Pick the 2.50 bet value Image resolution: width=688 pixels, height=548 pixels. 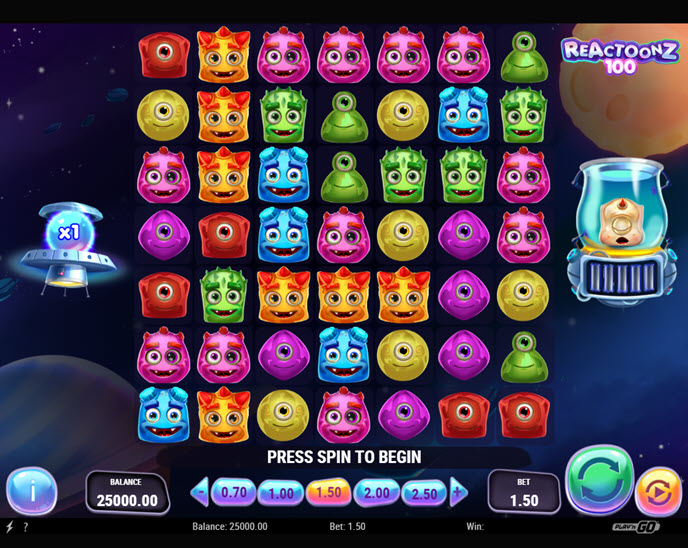pyautogui.click(x=425, y=492)
